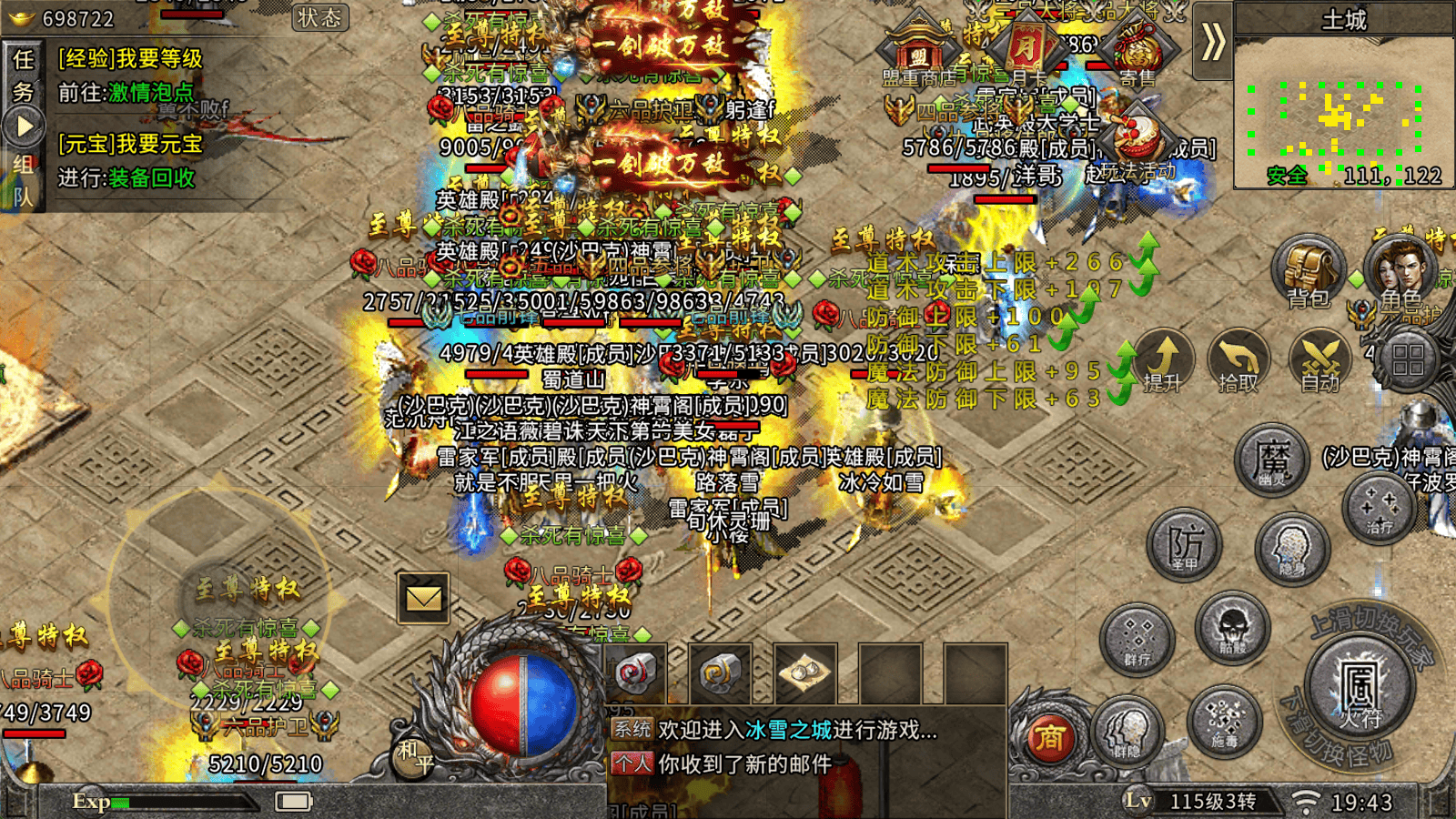Switch to the 状态 status tab
Screen dimensions: 1456x819
tap(319, 17)
